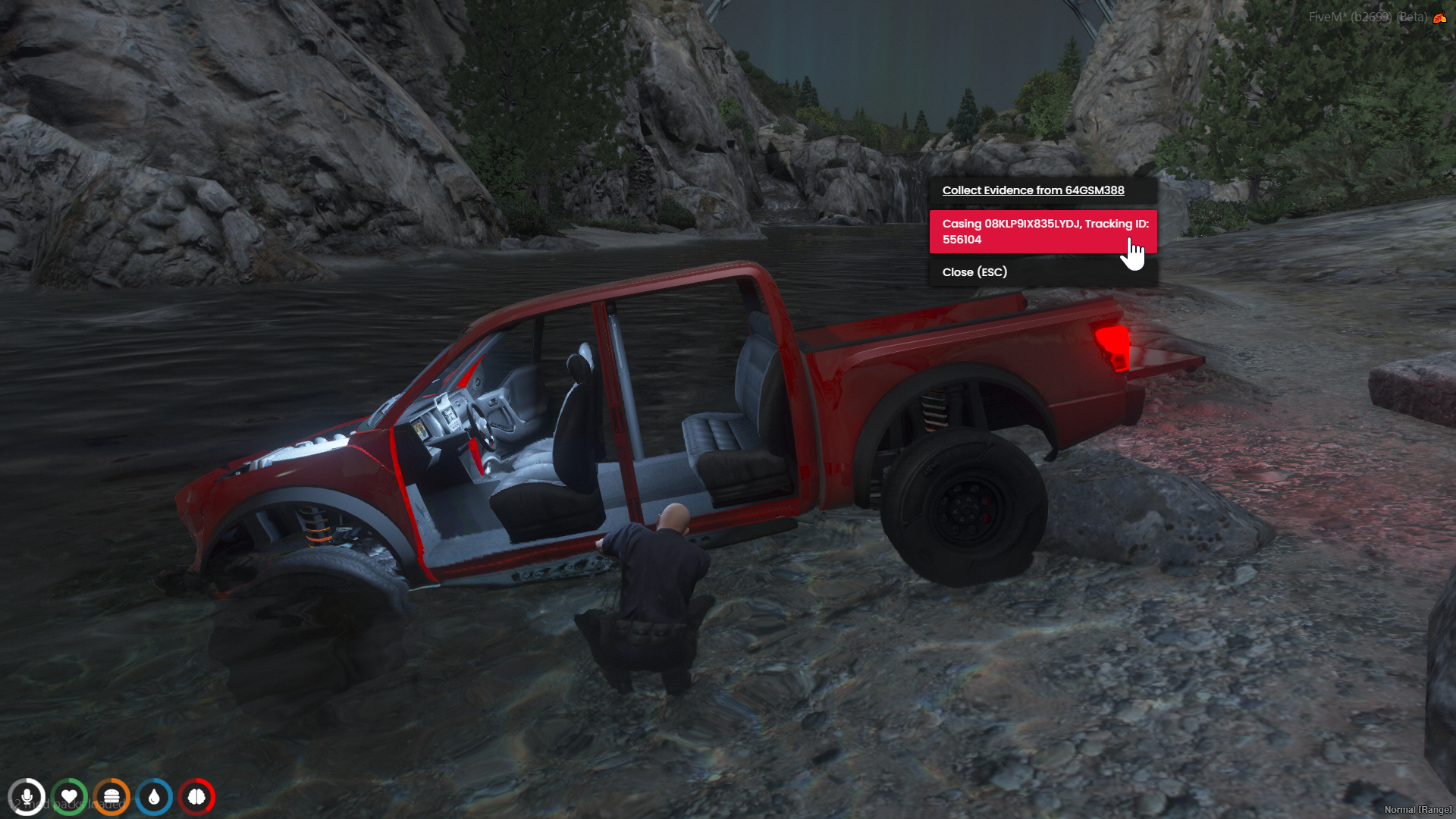
Task: Click the Collect Evidence from 64GSM388 header
Action: pyautogui.click(x=1033, y=190)
